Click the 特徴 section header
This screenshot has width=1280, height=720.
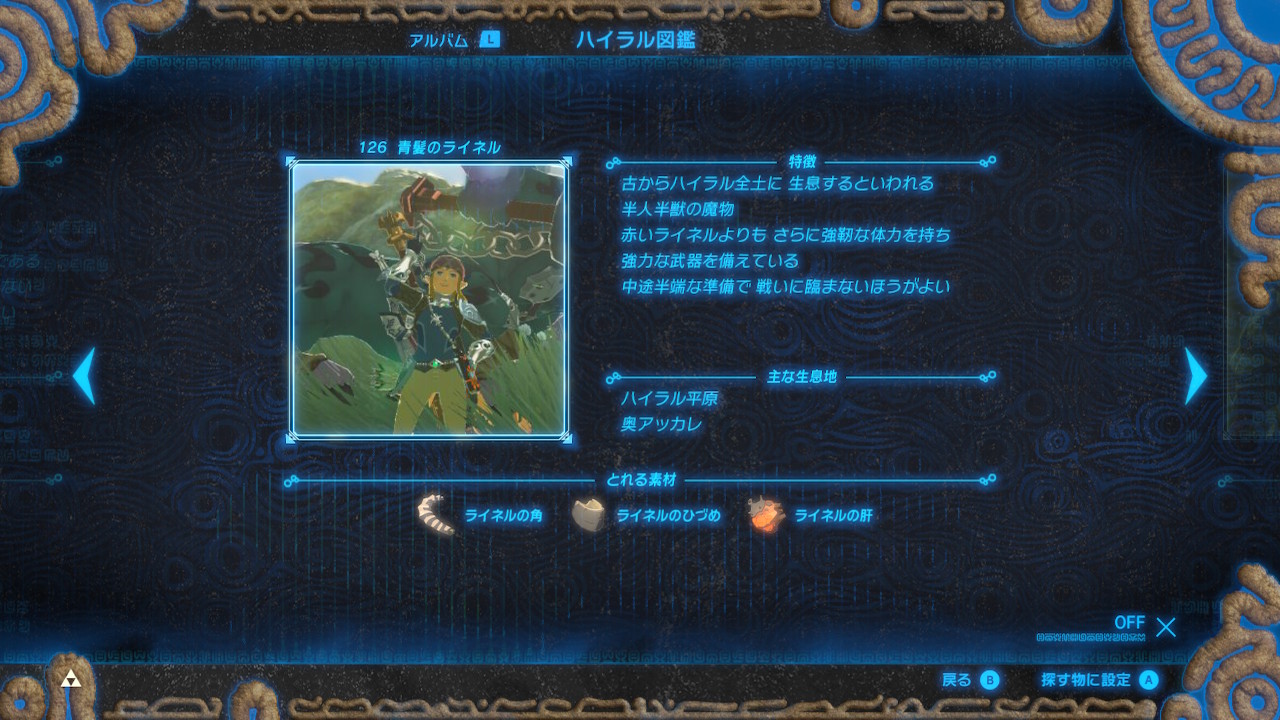click(800, 159)
